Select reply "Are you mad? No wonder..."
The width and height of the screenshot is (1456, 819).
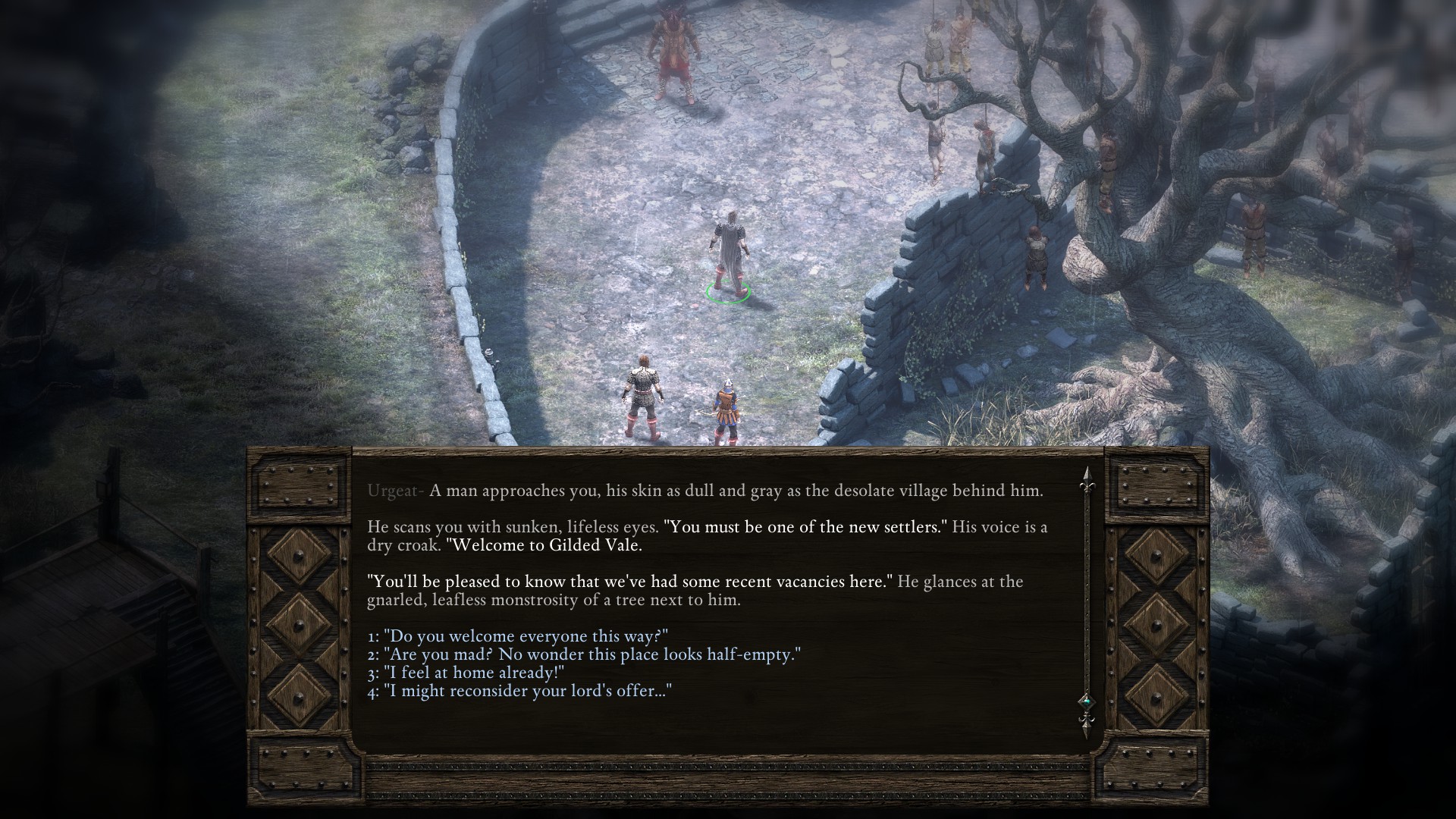click(584, 654)
